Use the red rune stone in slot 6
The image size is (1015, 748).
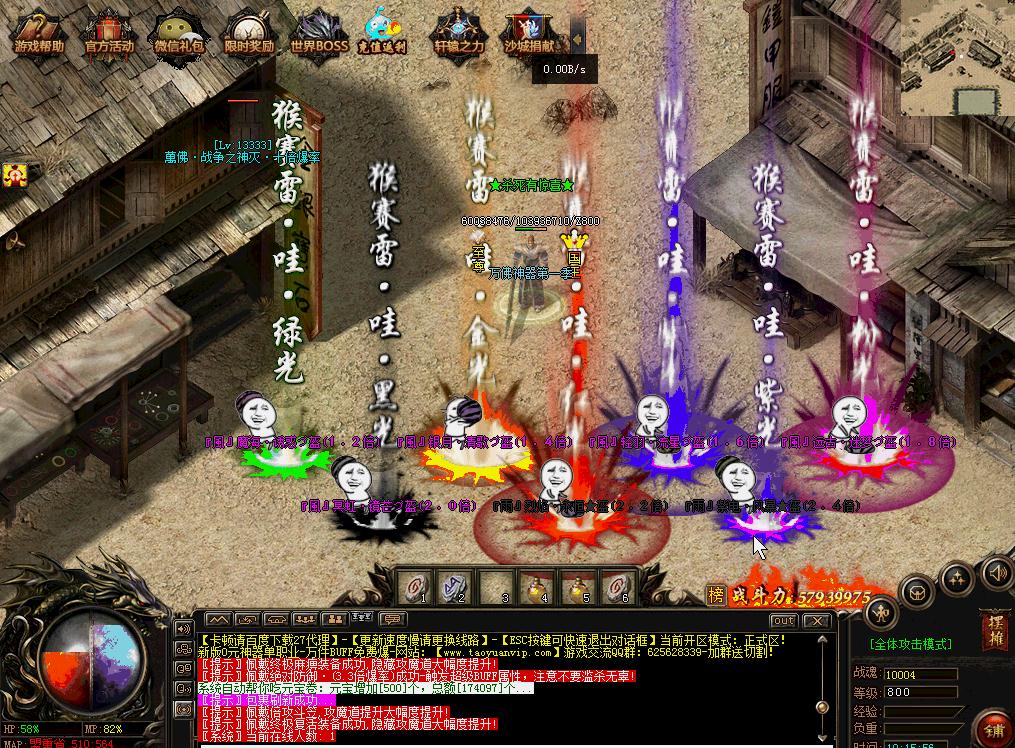coord(619,585)
